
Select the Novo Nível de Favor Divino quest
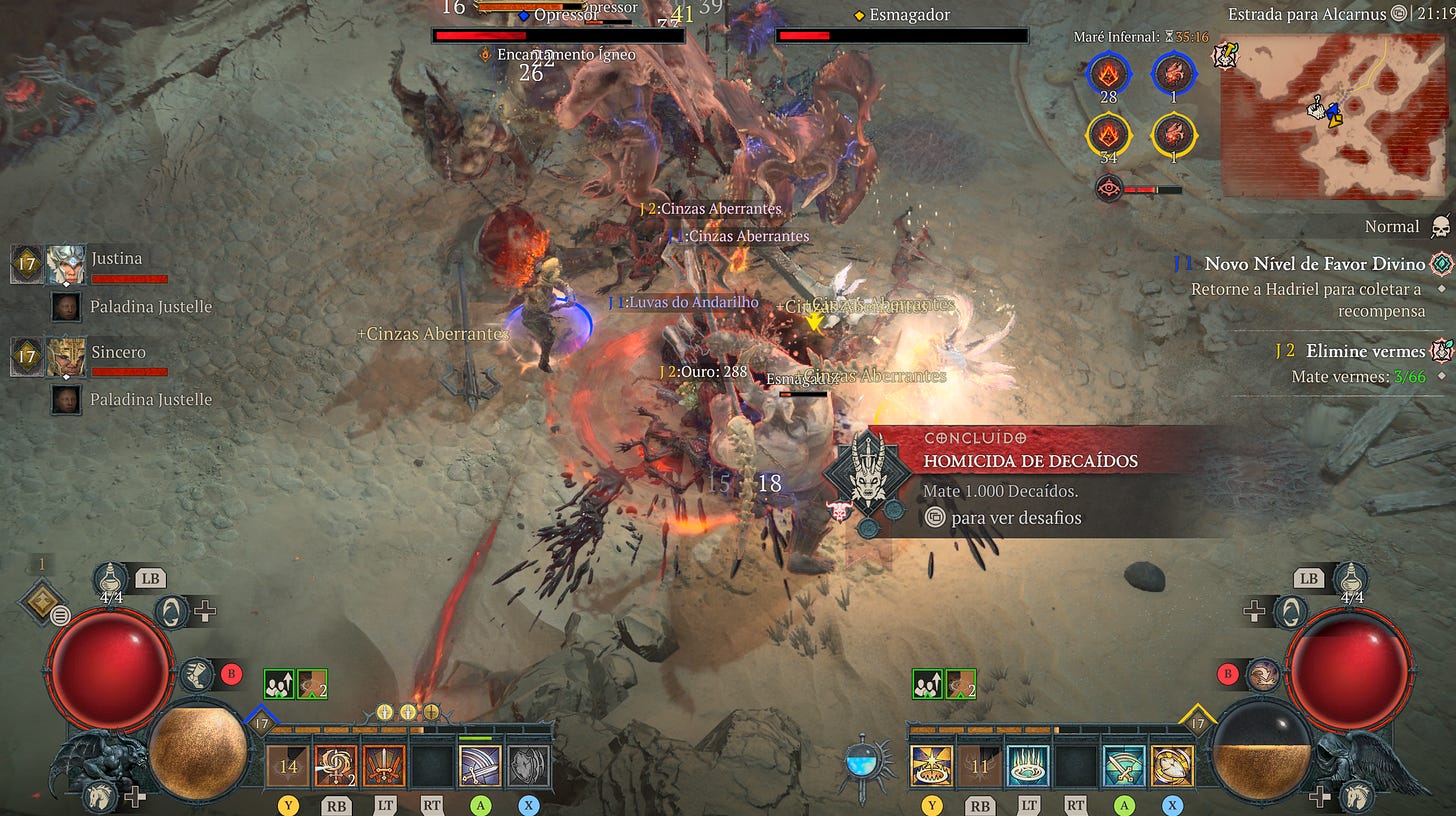tap(1314, 264)
